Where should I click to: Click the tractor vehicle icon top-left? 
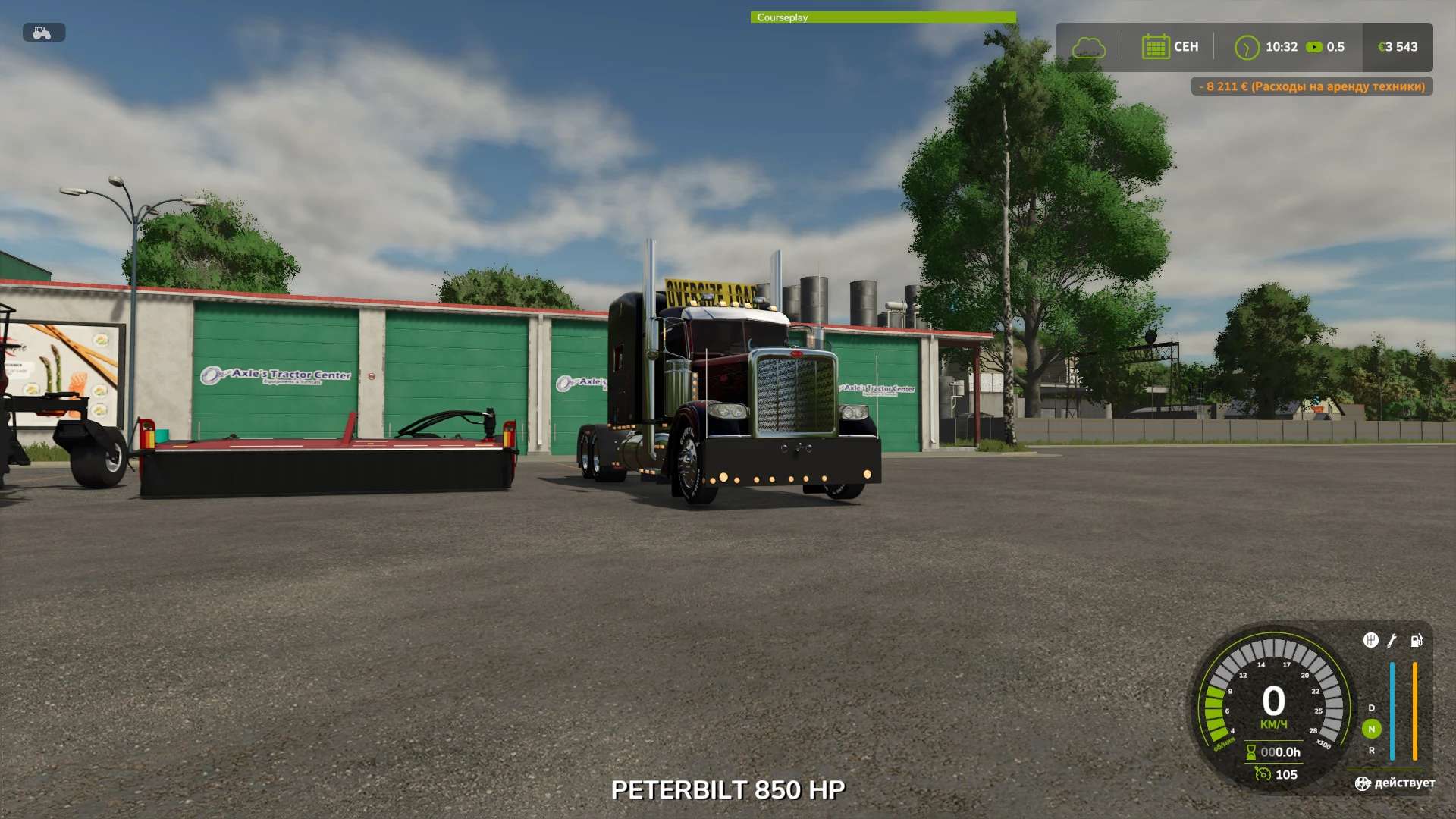[x=43, y=32]
